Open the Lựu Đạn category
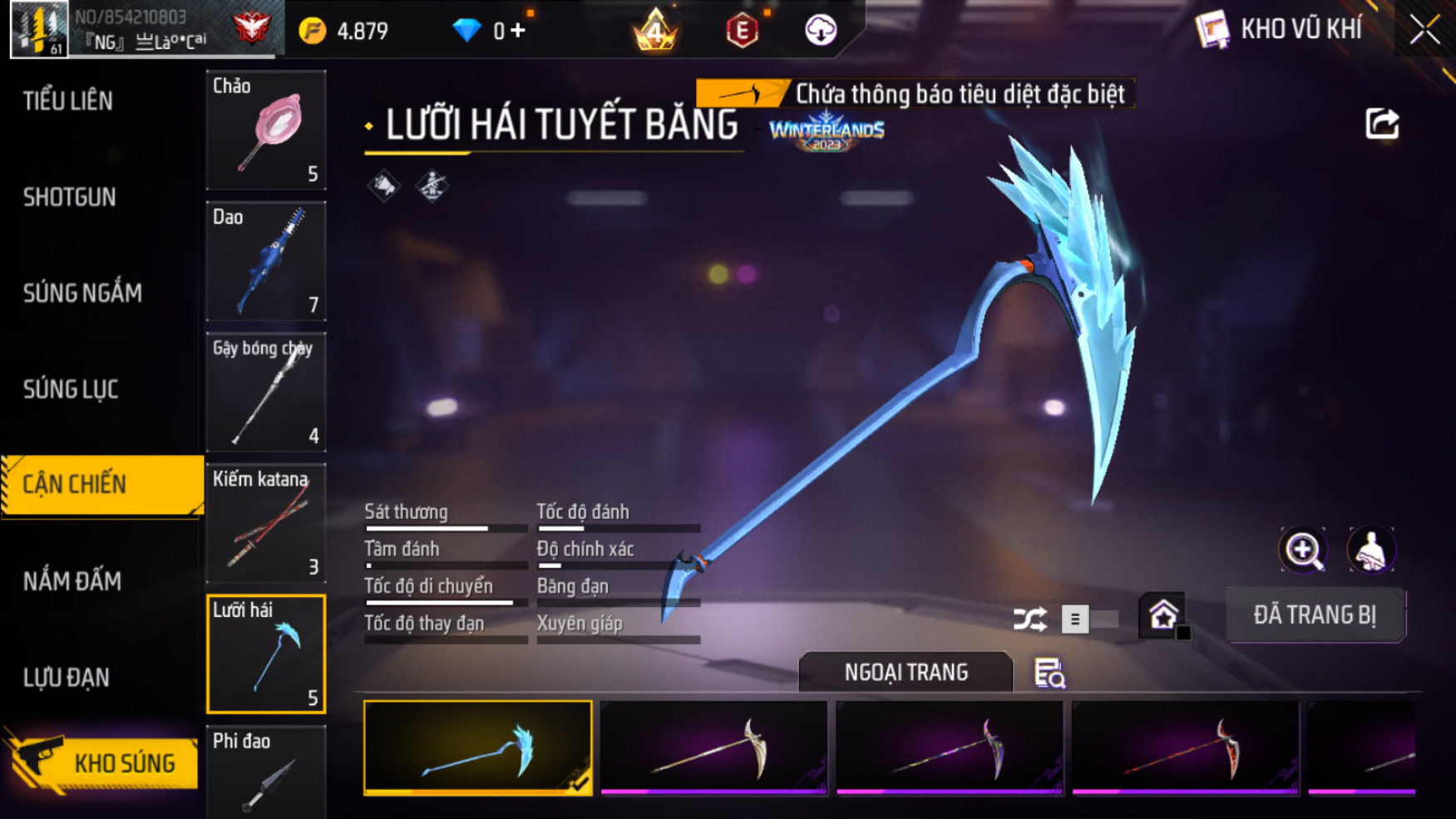 tap(67, 678)
